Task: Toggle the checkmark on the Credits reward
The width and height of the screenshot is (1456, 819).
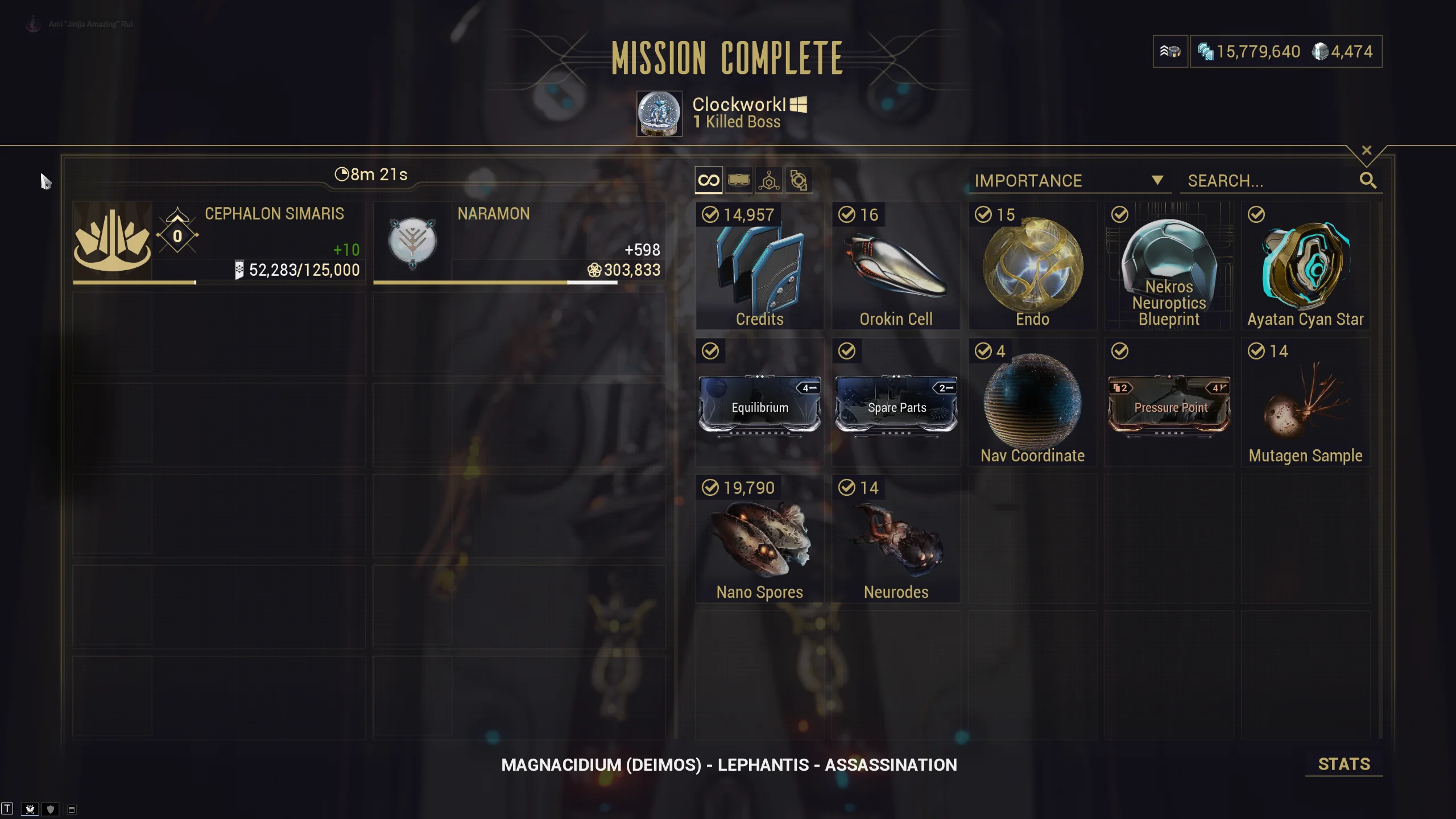Action: tap(709, 215)
